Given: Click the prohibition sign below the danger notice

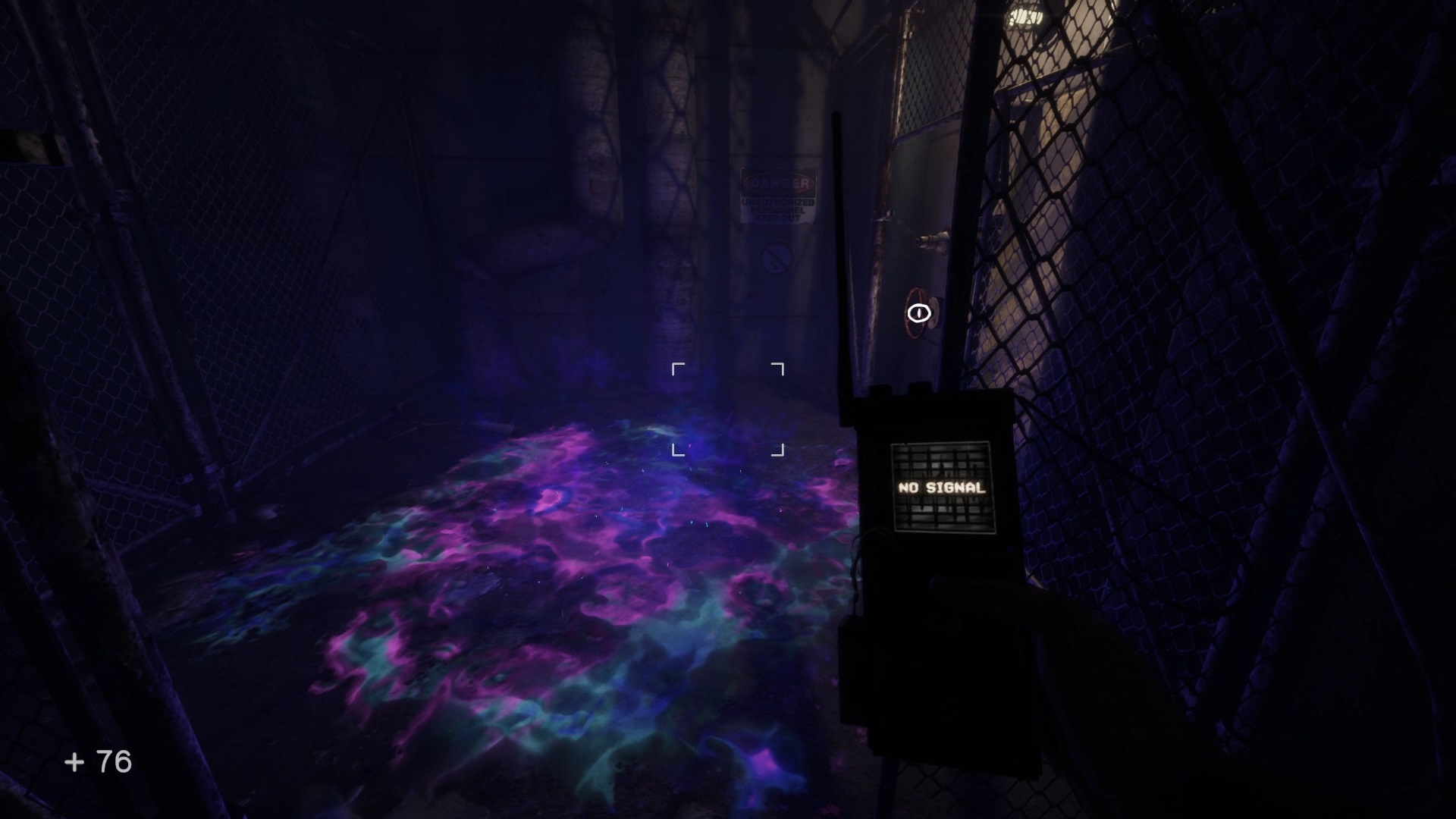Looking at the screenshot, I should (x=775, y=259).
